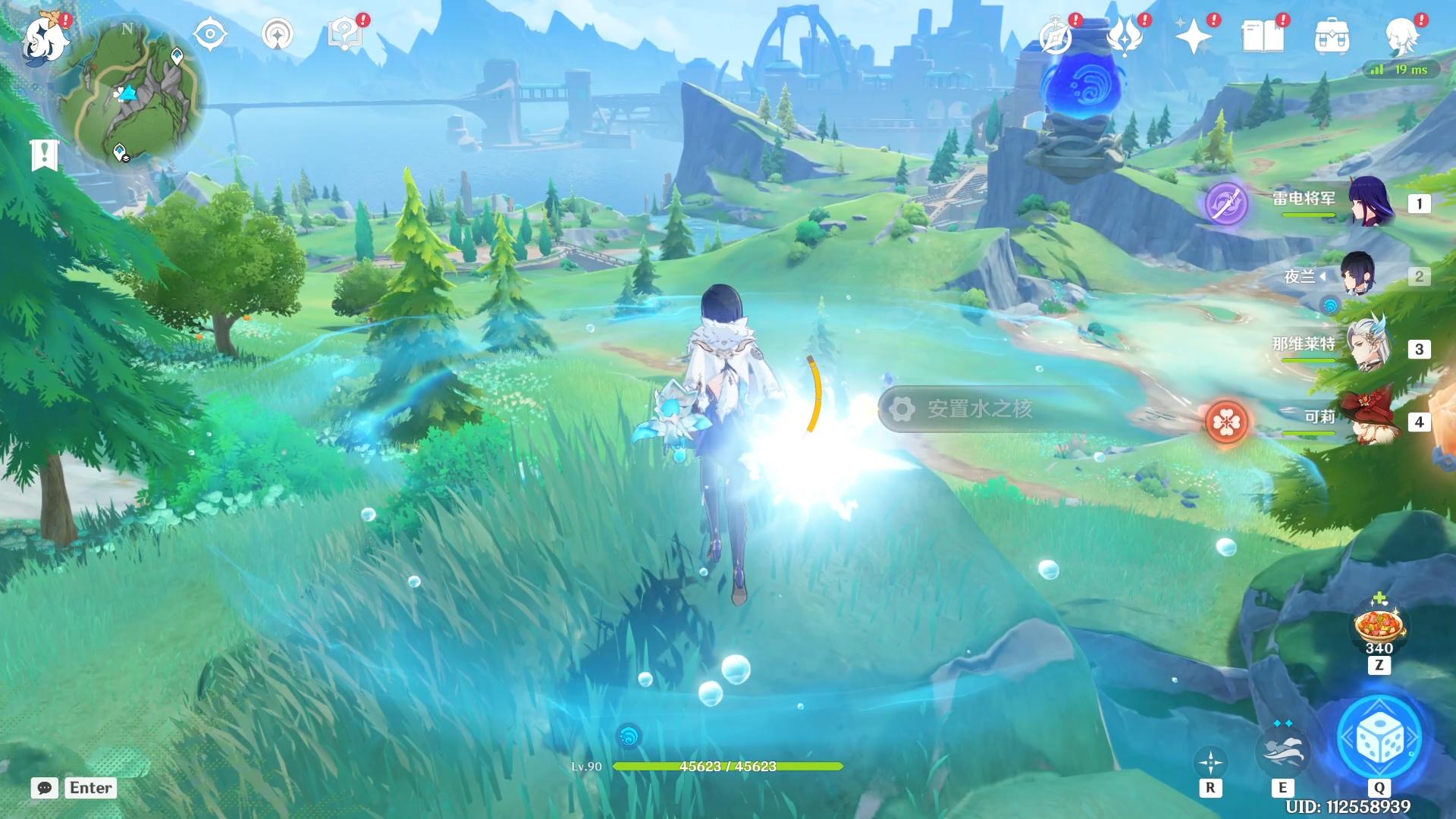1456x819 pixels.
Task: Open the signal broadcast icon
Action: click(278, 34)
